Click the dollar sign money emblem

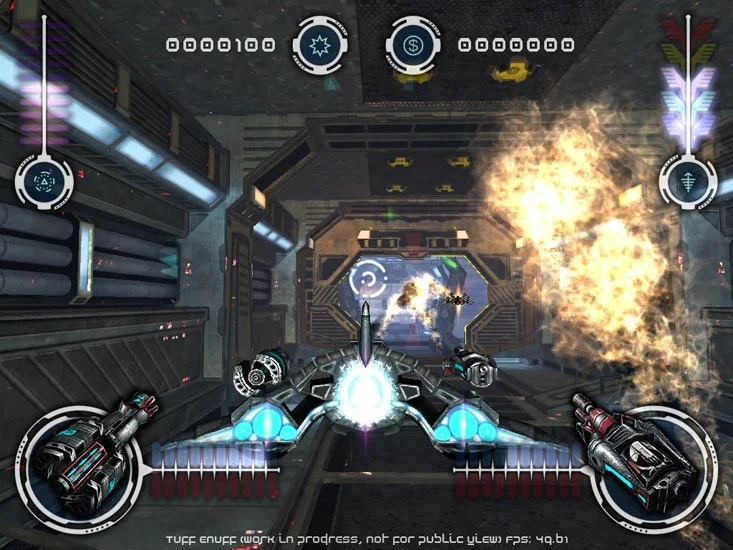tap(412, 45)
